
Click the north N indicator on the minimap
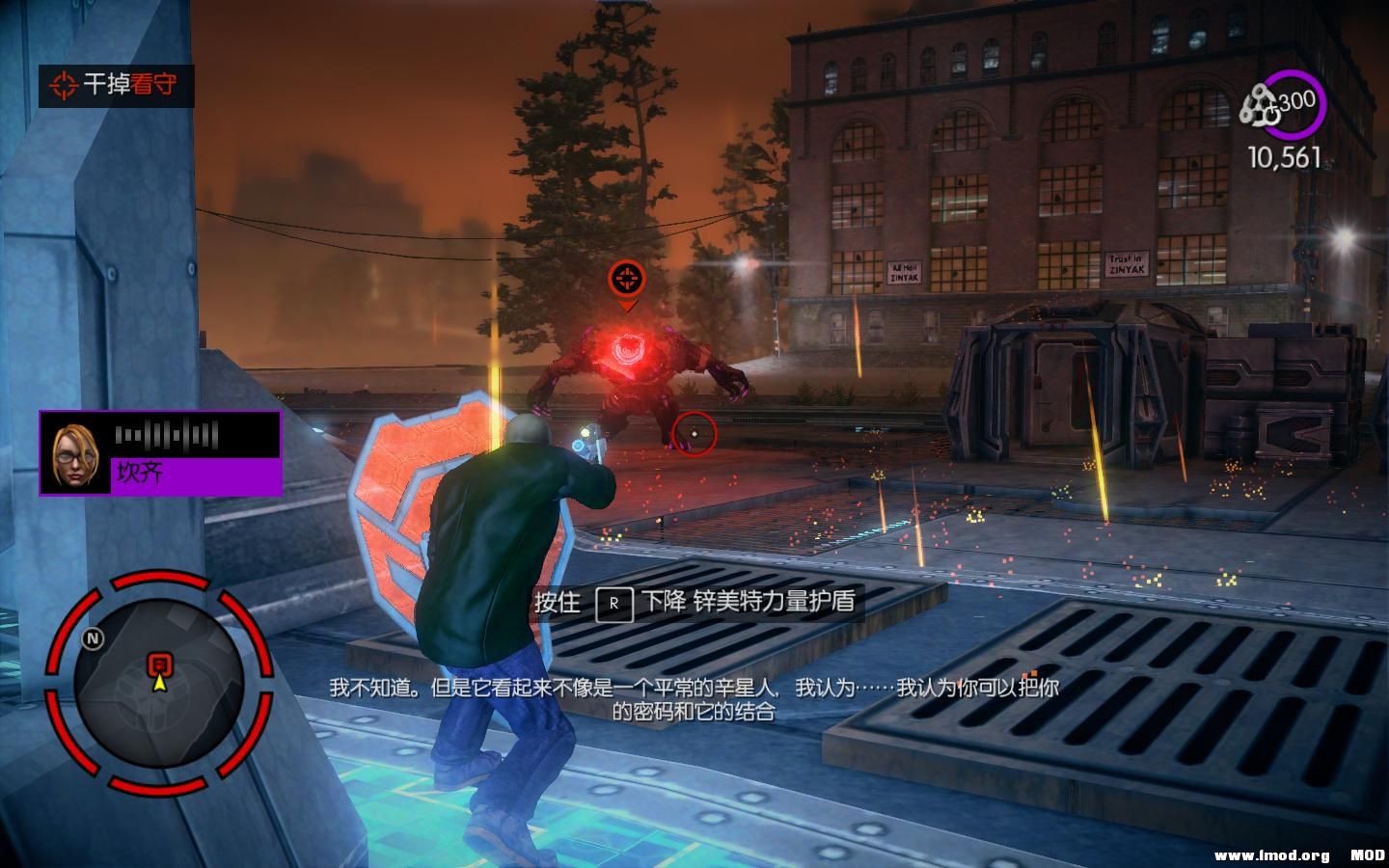(92, 639)
